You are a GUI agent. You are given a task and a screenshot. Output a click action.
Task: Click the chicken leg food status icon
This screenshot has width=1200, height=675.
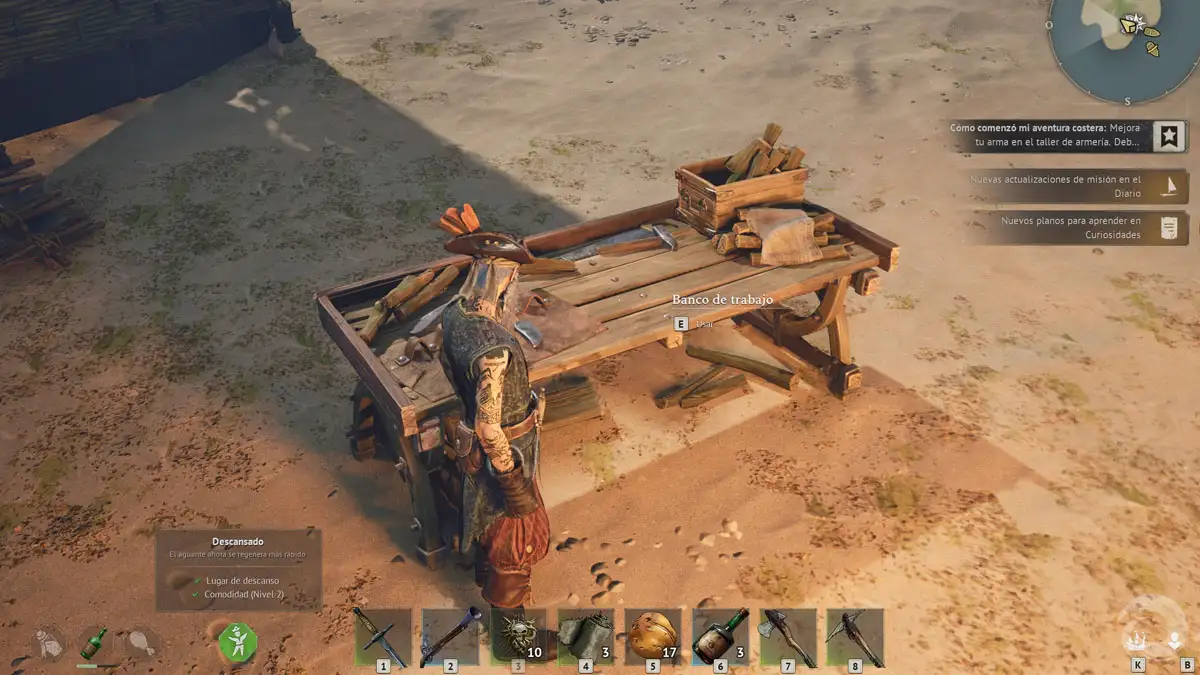tap(141, 641)
